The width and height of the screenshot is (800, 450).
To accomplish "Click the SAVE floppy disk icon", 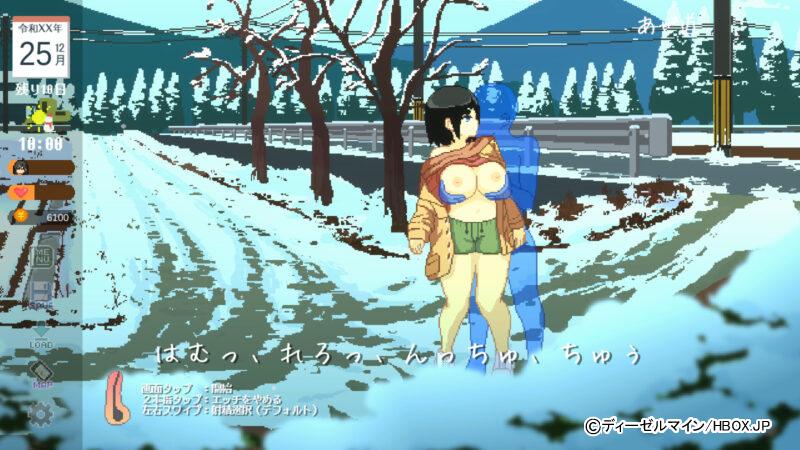I will [x=42, y=292].
